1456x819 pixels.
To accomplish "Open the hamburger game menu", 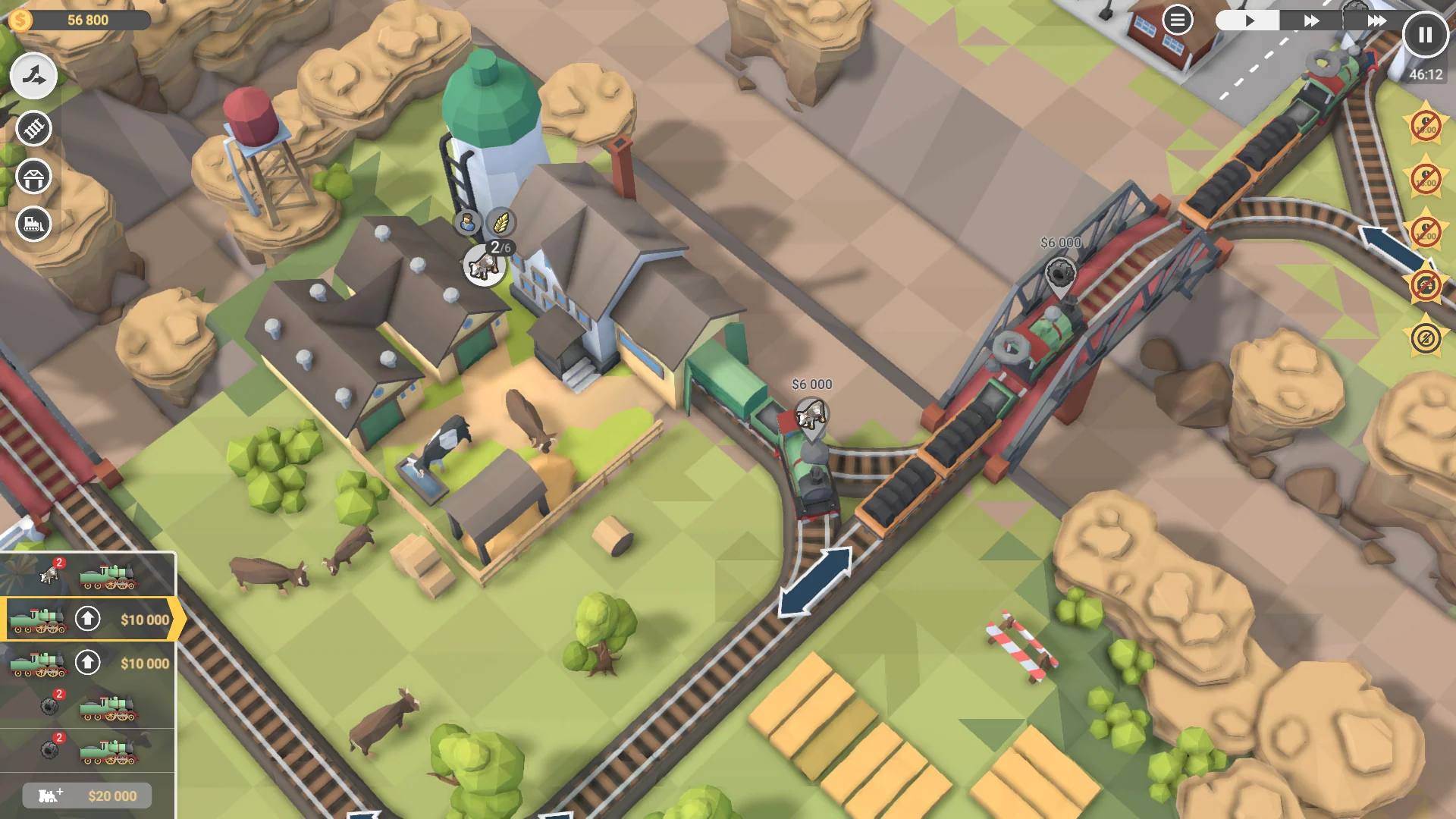I will (1177, 19).
